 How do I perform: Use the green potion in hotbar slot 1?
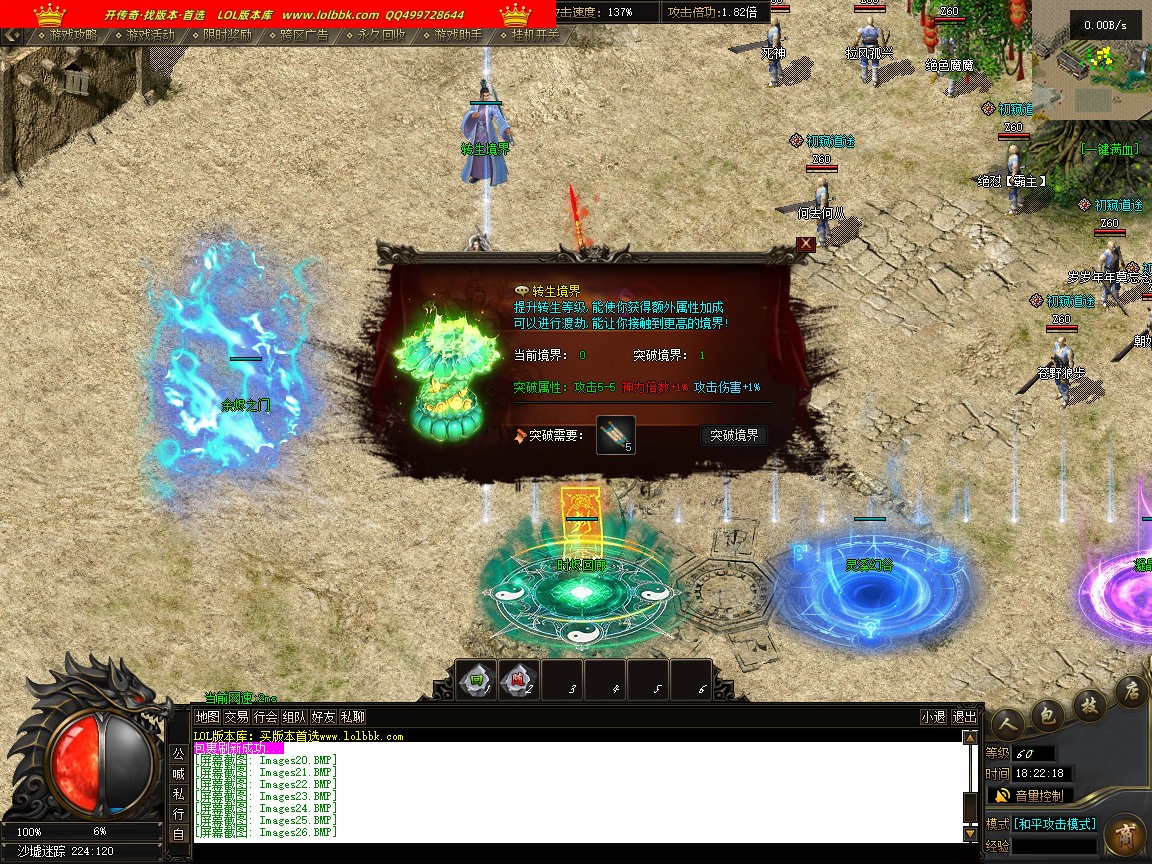(x=477, y=680)
